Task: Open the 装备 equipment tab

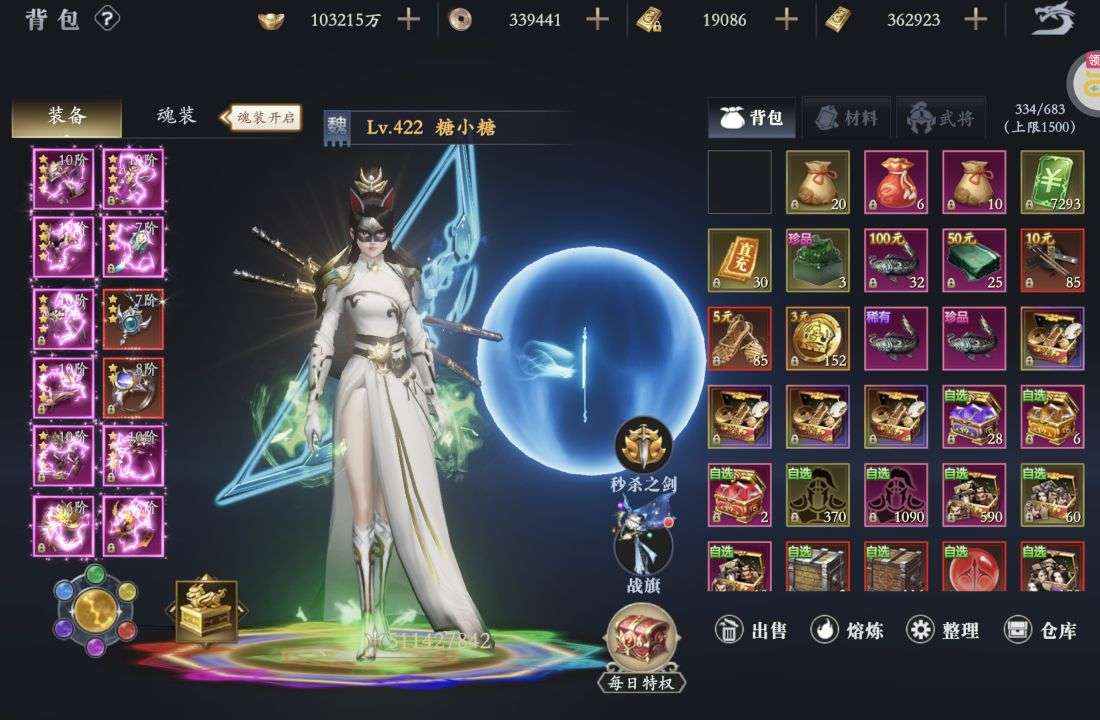Action: [x=67, y=117]
